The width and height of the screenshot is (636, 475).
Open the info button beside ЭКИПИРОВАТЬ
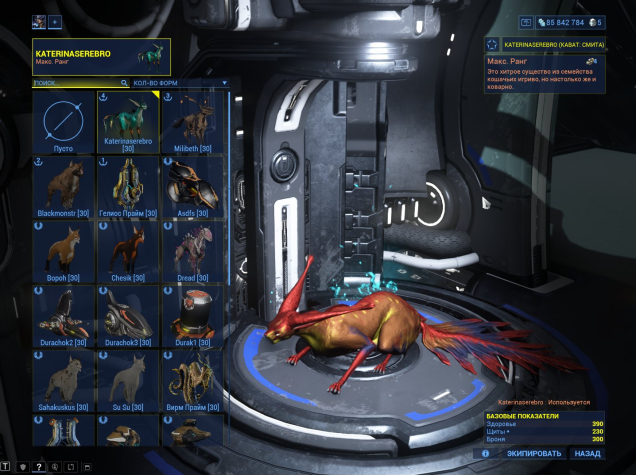tap(485, 453)
